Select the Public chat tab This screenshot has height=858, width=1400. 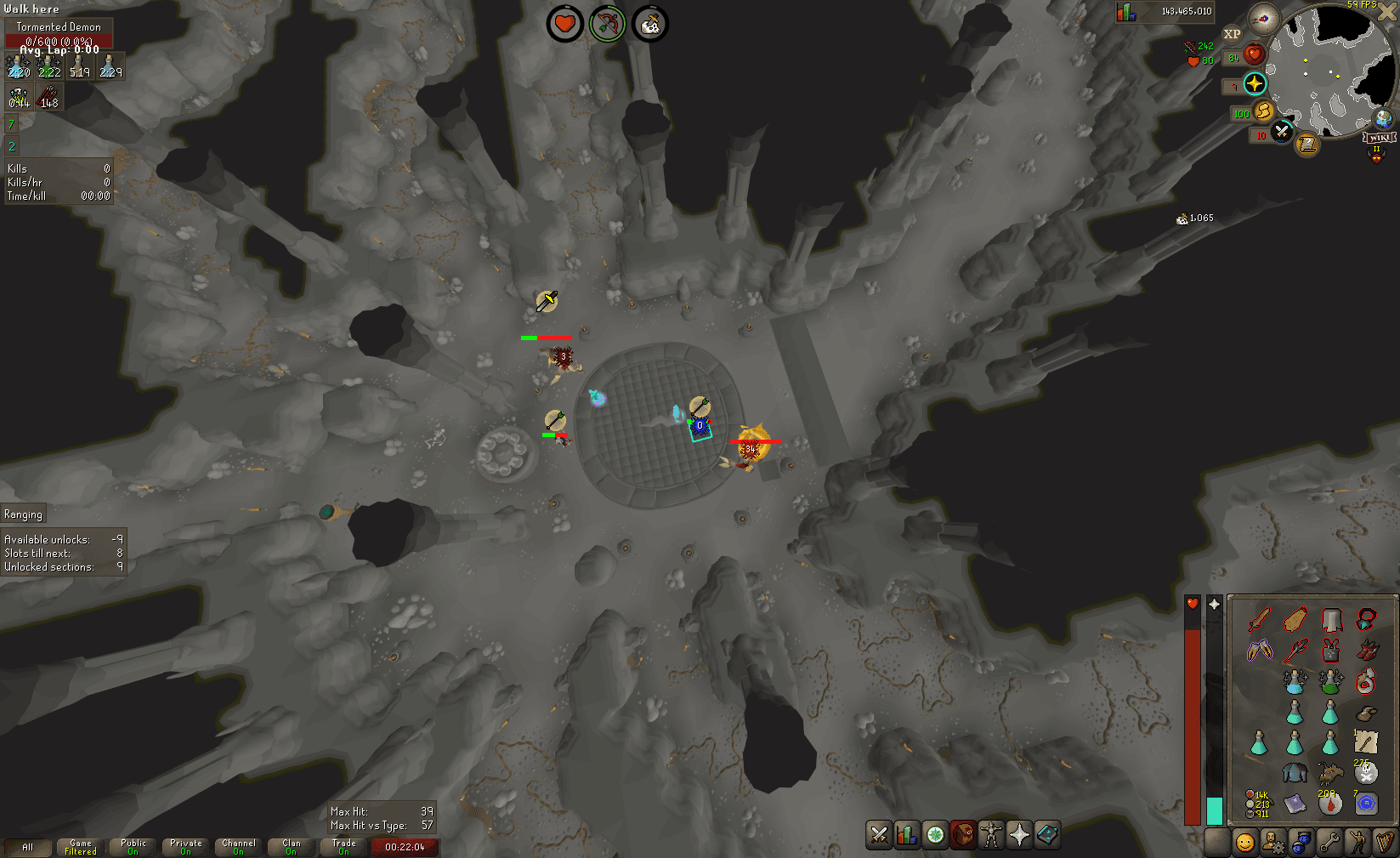[133, 847]
